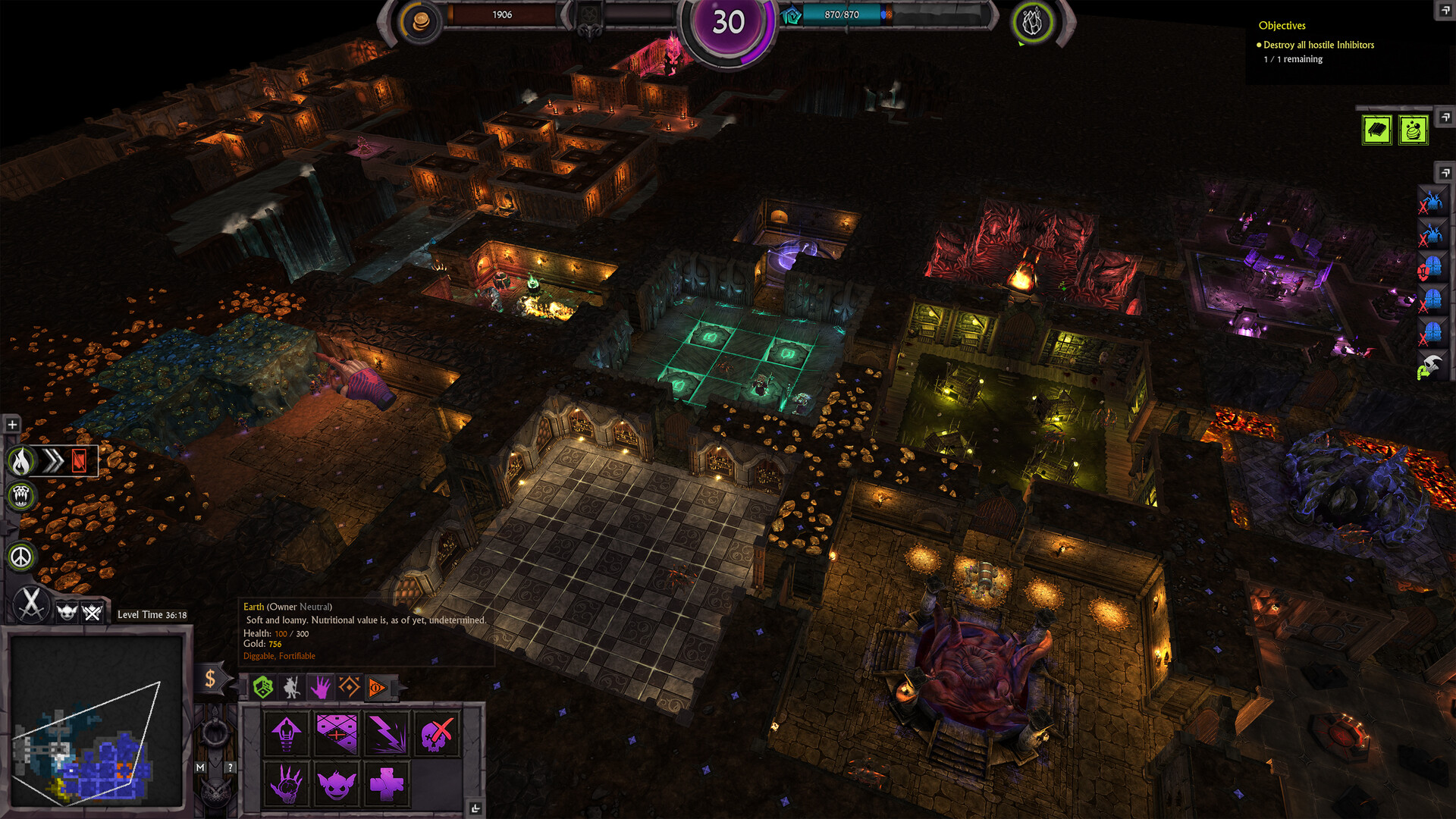Cast the purple lightning bolt spell
Viewport: 1456px width, 819px height.
click(x=387, y=733)
